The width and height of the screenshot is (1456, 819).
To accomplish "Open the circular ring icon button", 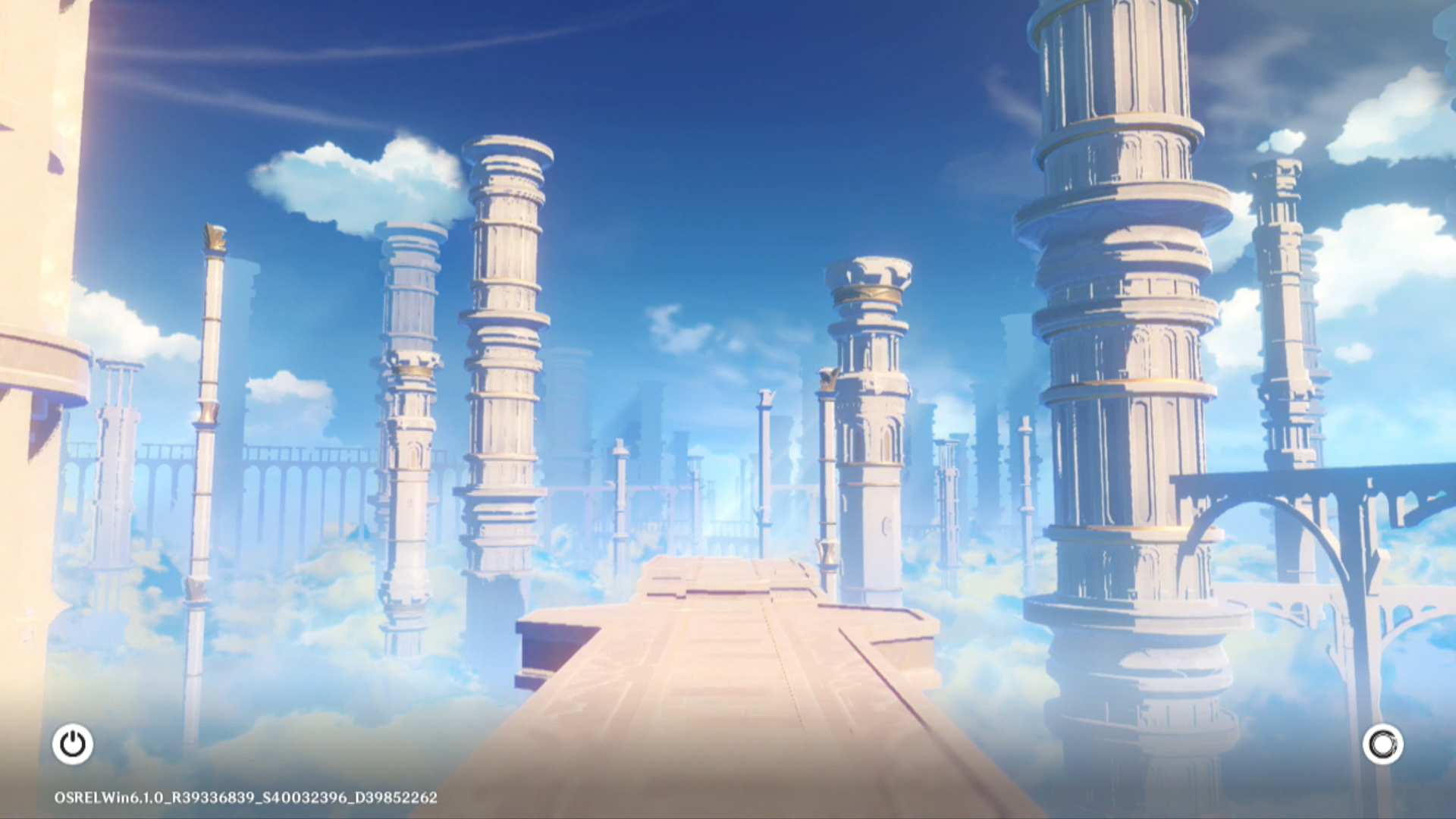I will (1382, 744).
